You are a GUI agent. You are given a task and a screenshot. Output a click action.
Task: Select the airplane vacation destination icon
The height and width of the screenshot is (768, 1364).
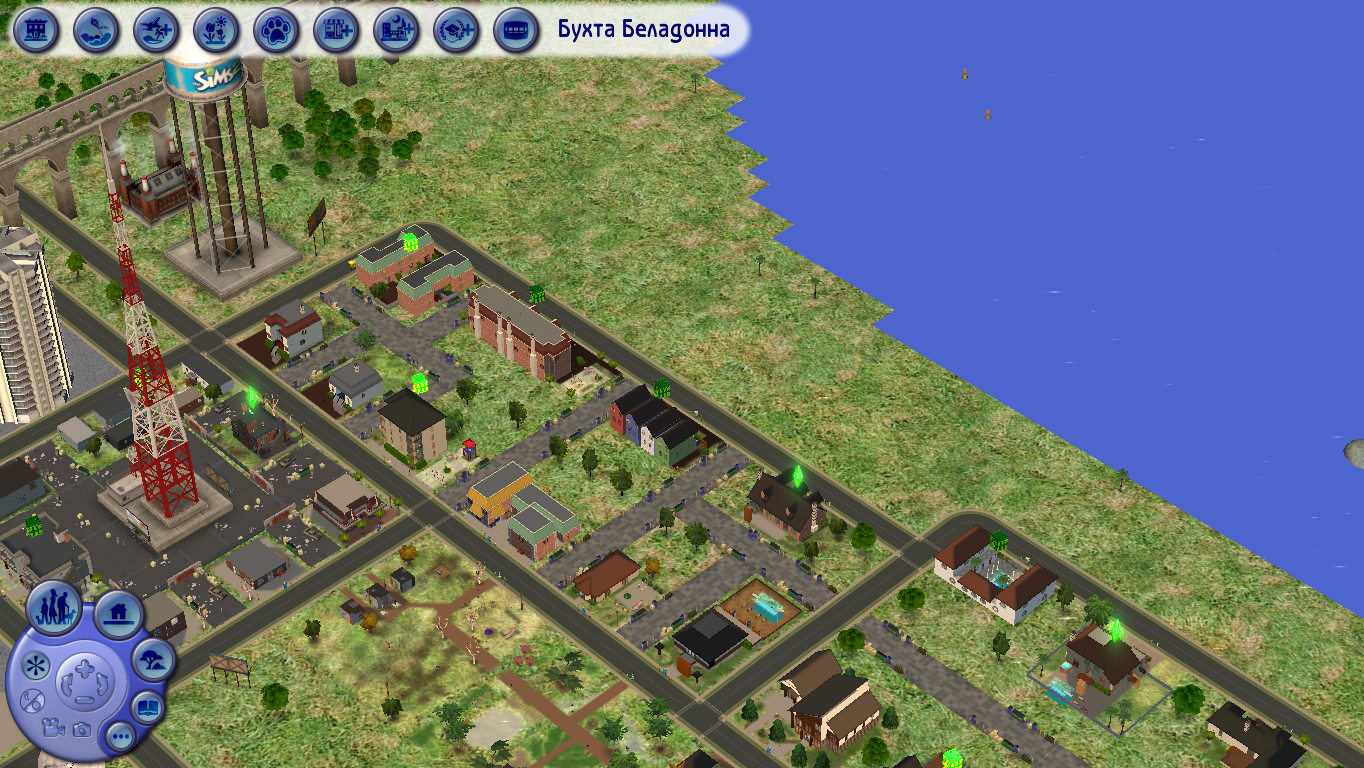coord(156,30)
